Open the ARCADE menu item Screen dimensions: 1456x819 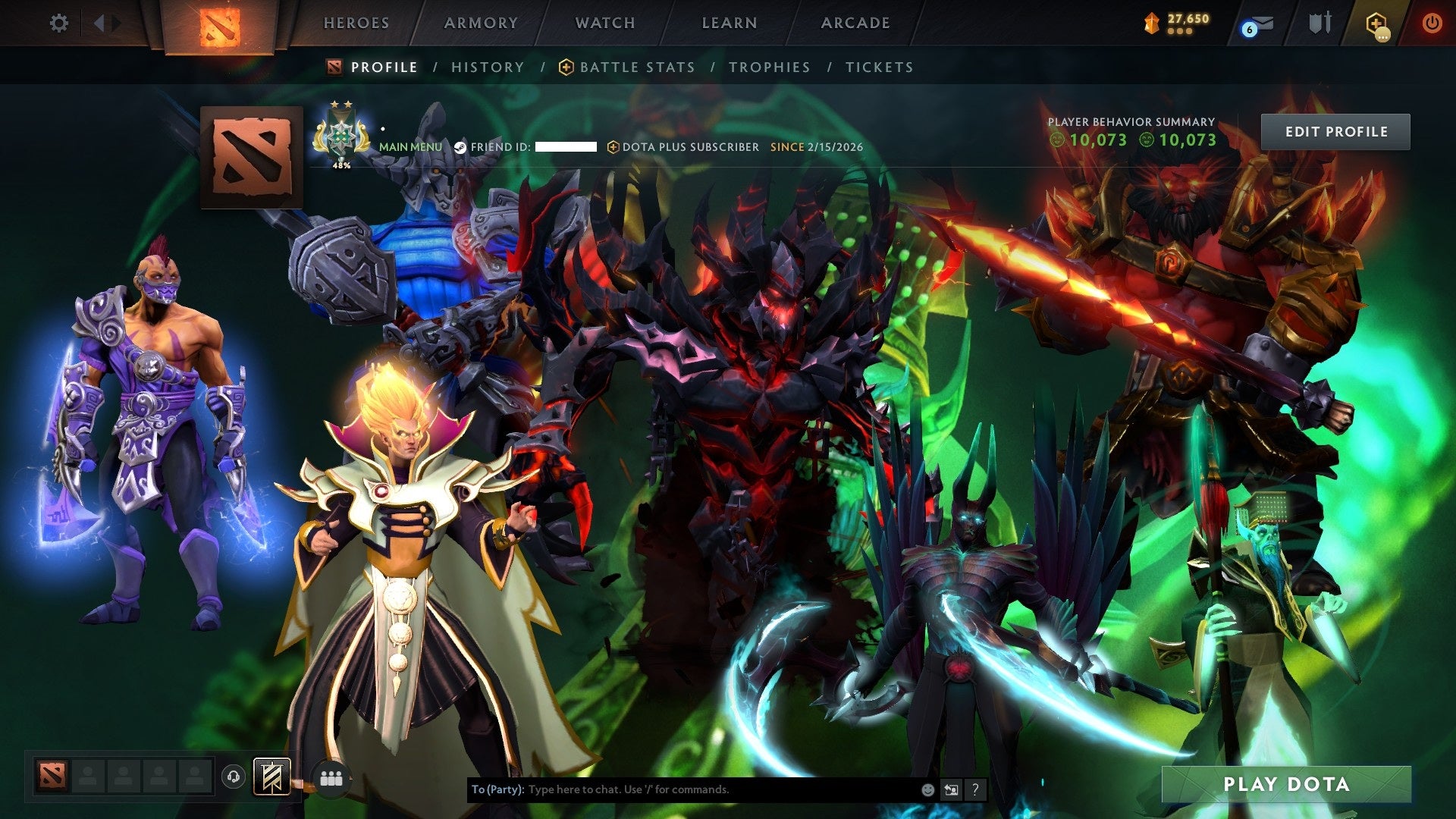coord(854,23)
